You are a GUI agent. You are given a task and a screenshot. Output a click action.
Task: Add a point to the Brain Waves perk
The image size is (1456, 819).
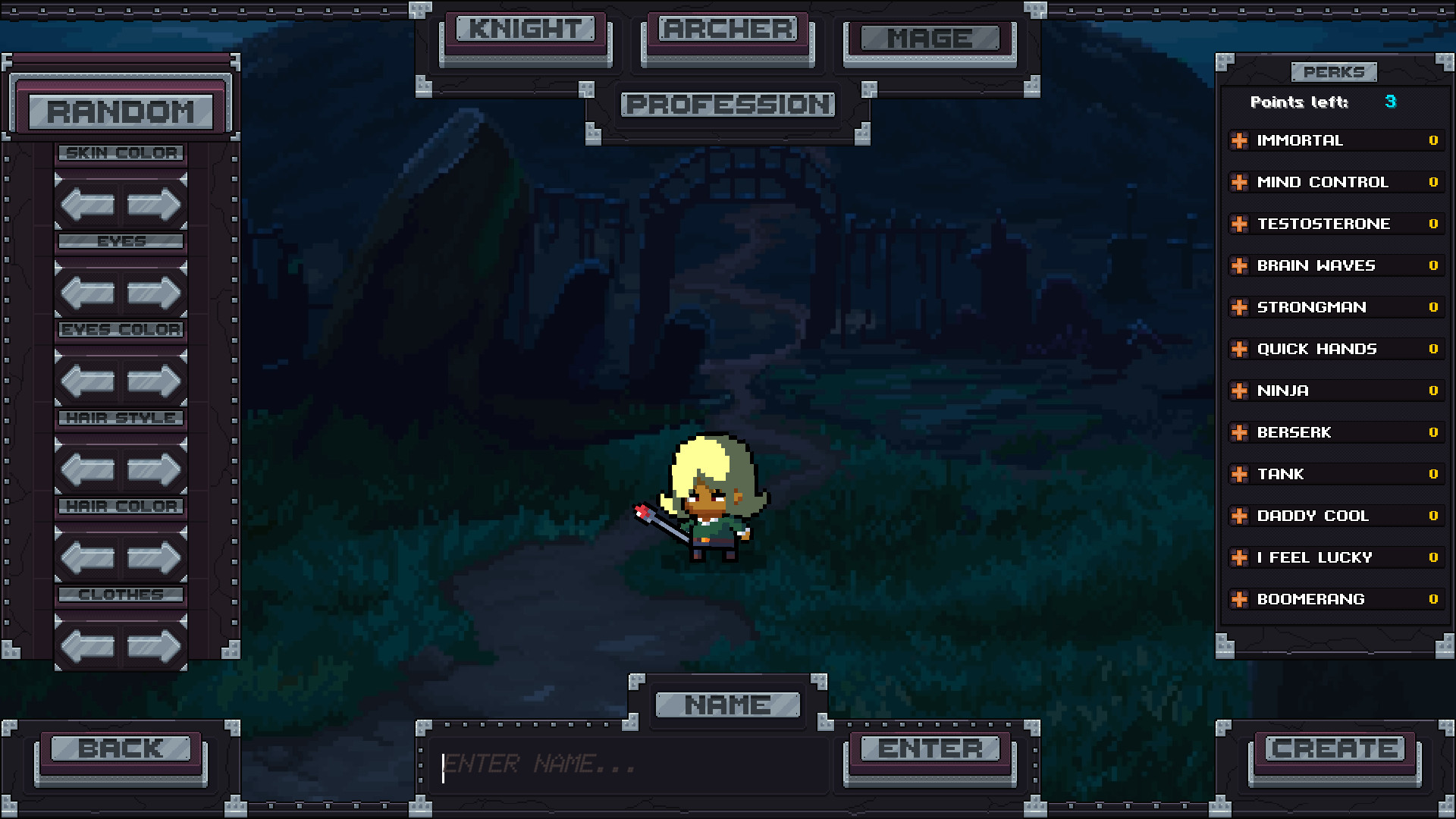pyautogui.click(x=1241, y=265)
